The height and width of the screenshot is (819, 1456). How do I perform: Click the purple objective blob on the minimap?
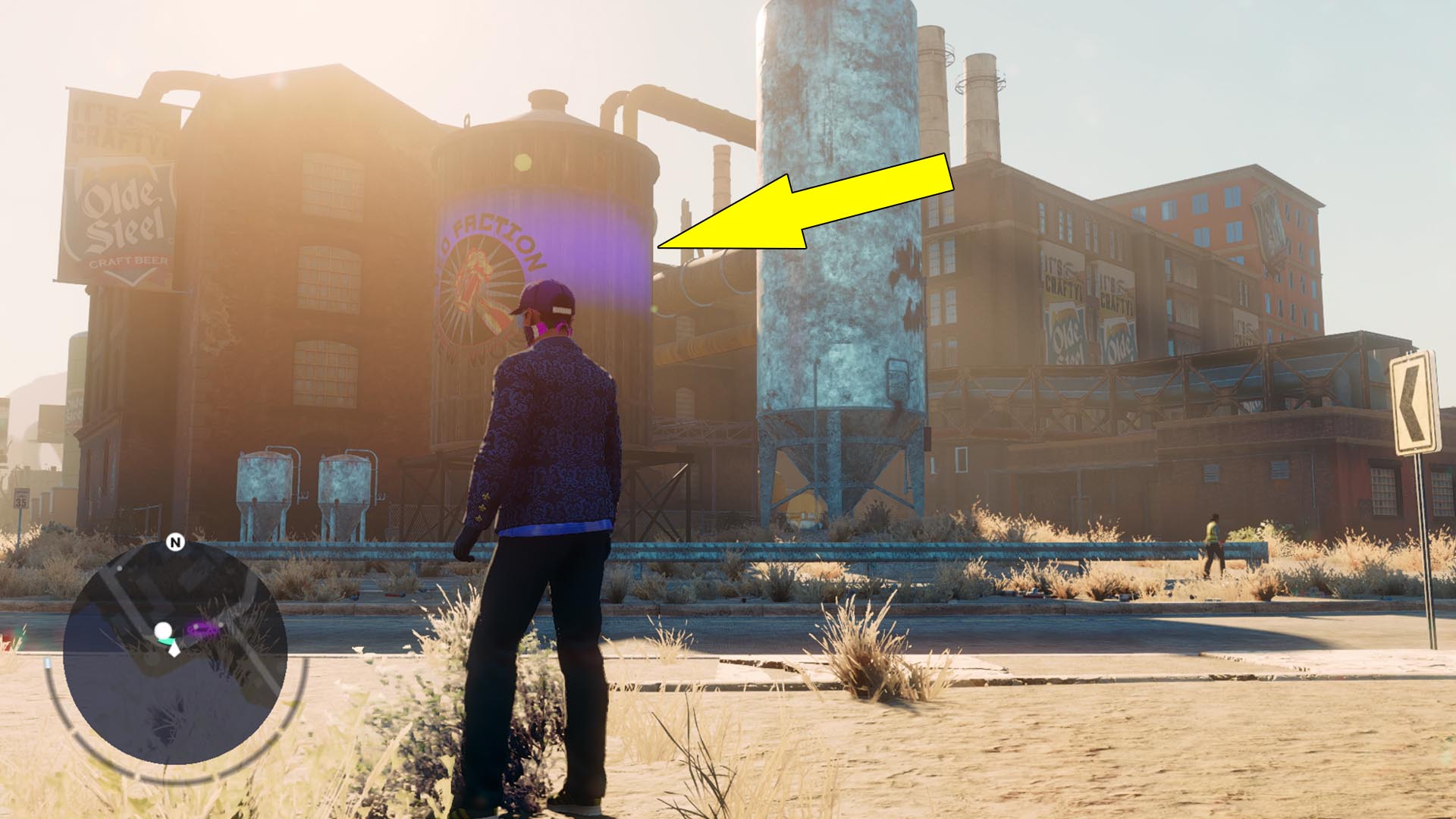pyautogui.click(x=202, y=629)
